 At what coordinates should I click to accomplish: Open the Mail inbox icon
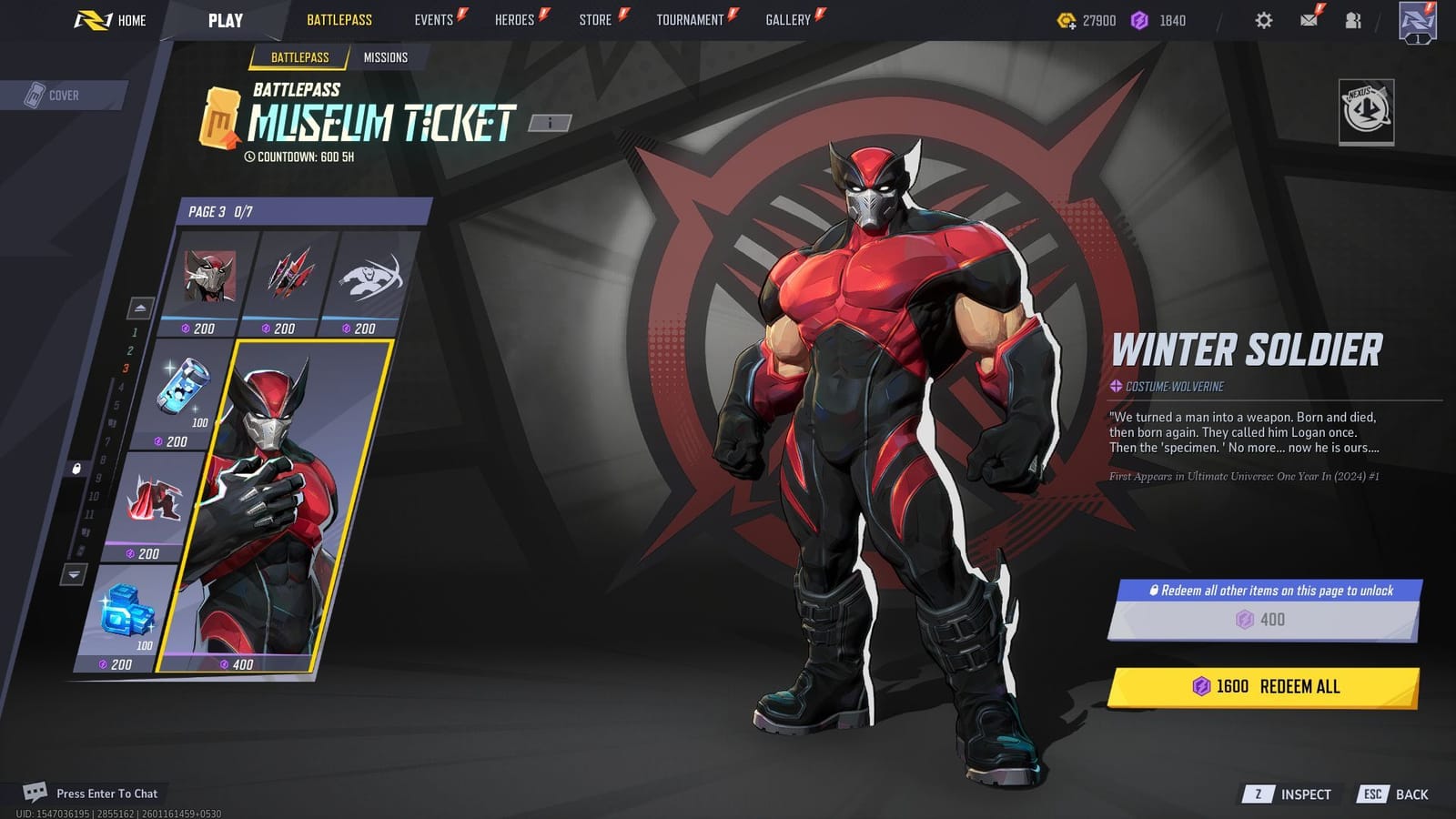[x=1309, y=19]
